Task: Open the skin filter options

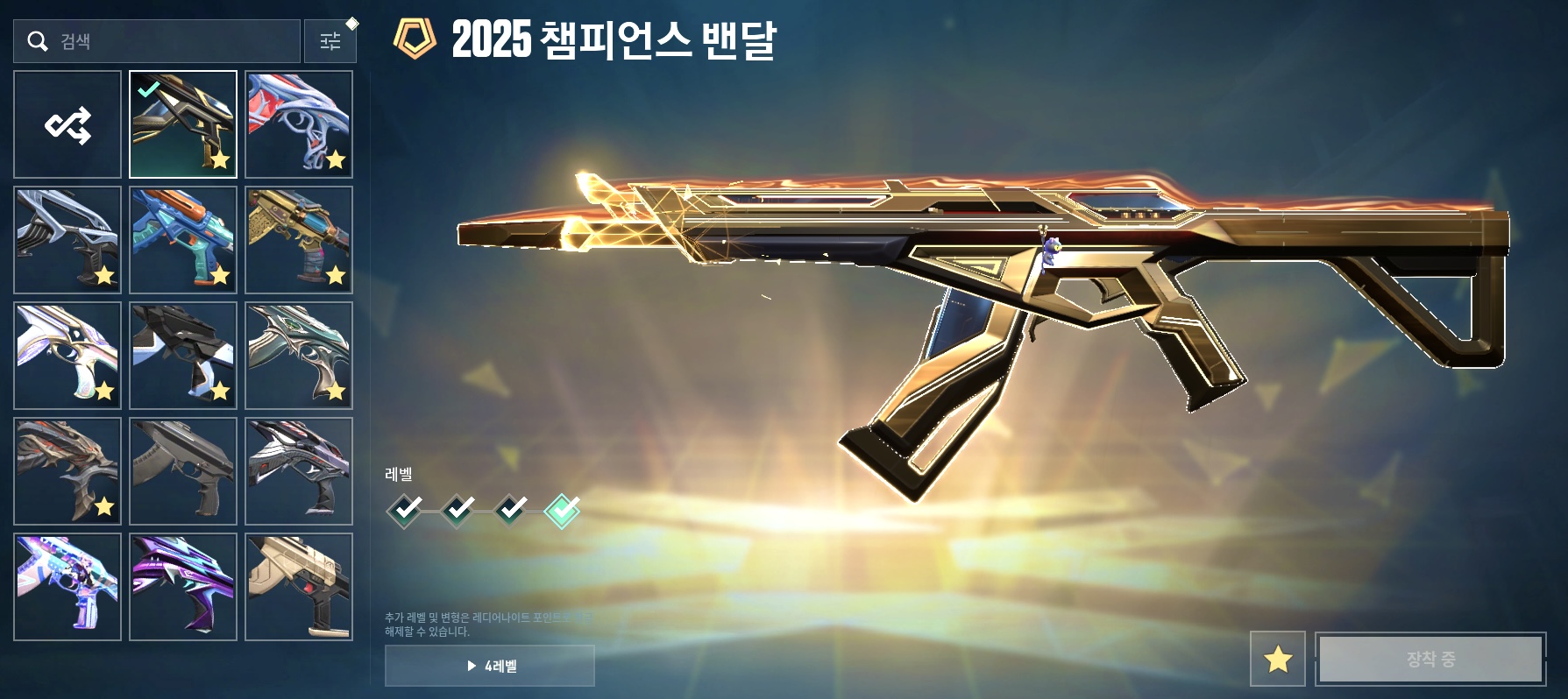Action: click(330, 41)
